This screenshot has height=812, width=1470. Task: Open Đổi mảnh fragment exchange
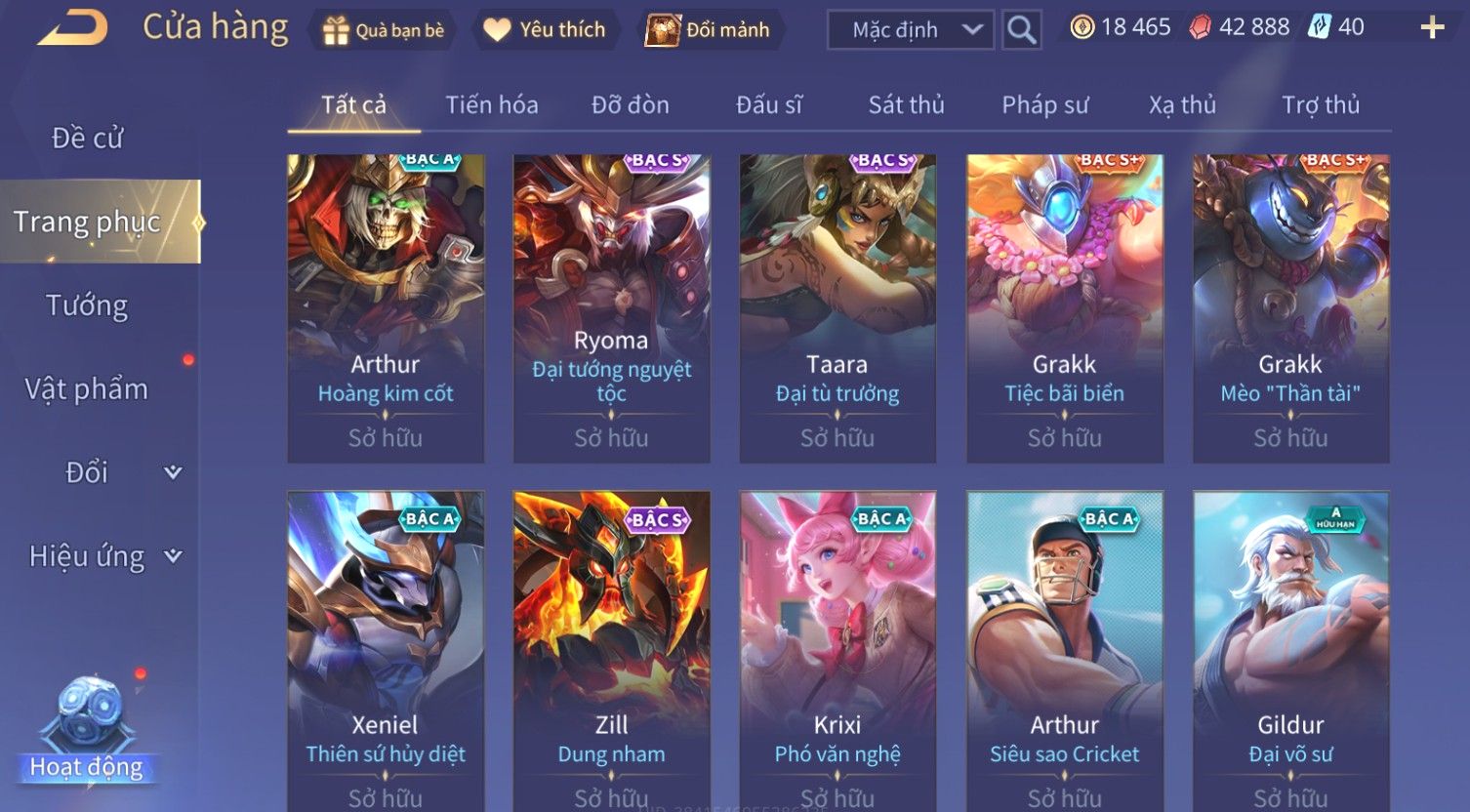pos(709,30)
